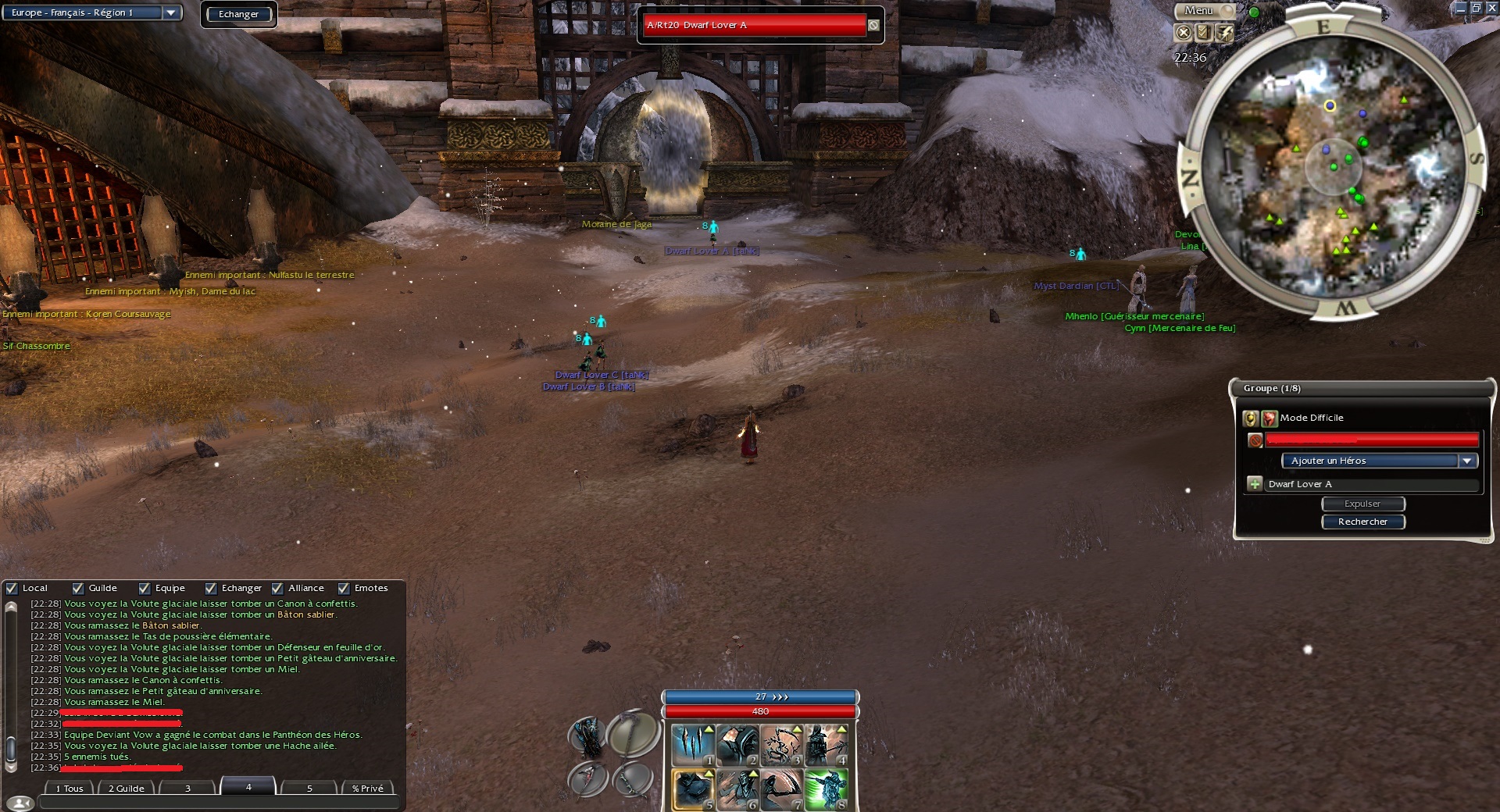The height and width of the screenshot is (812, 1500).
Task: Open the Europe - Français district dropdown
Action: 170,12
